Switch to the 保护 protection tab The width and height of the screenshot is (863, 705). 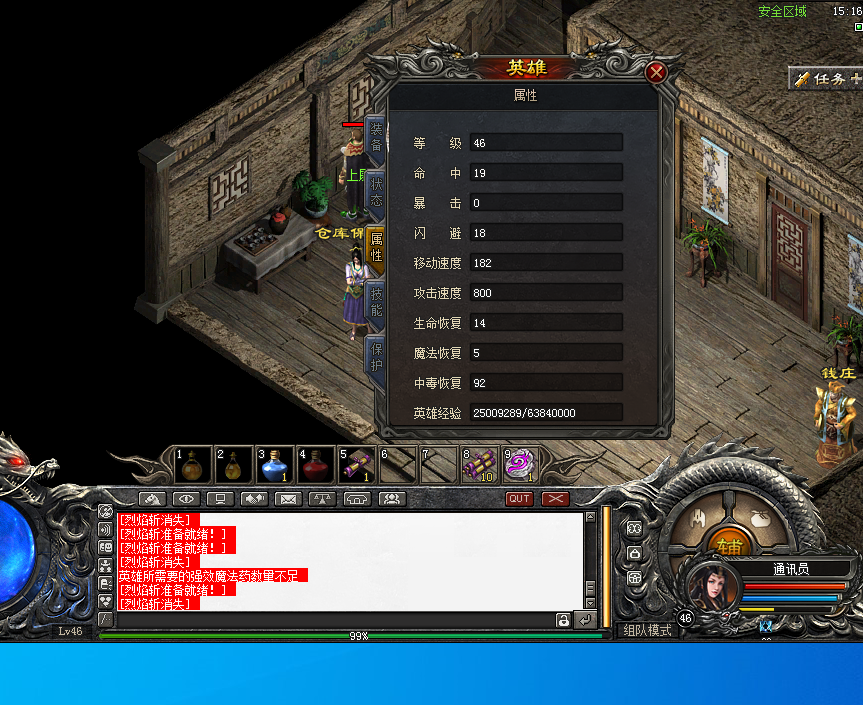tap(376, 356)
